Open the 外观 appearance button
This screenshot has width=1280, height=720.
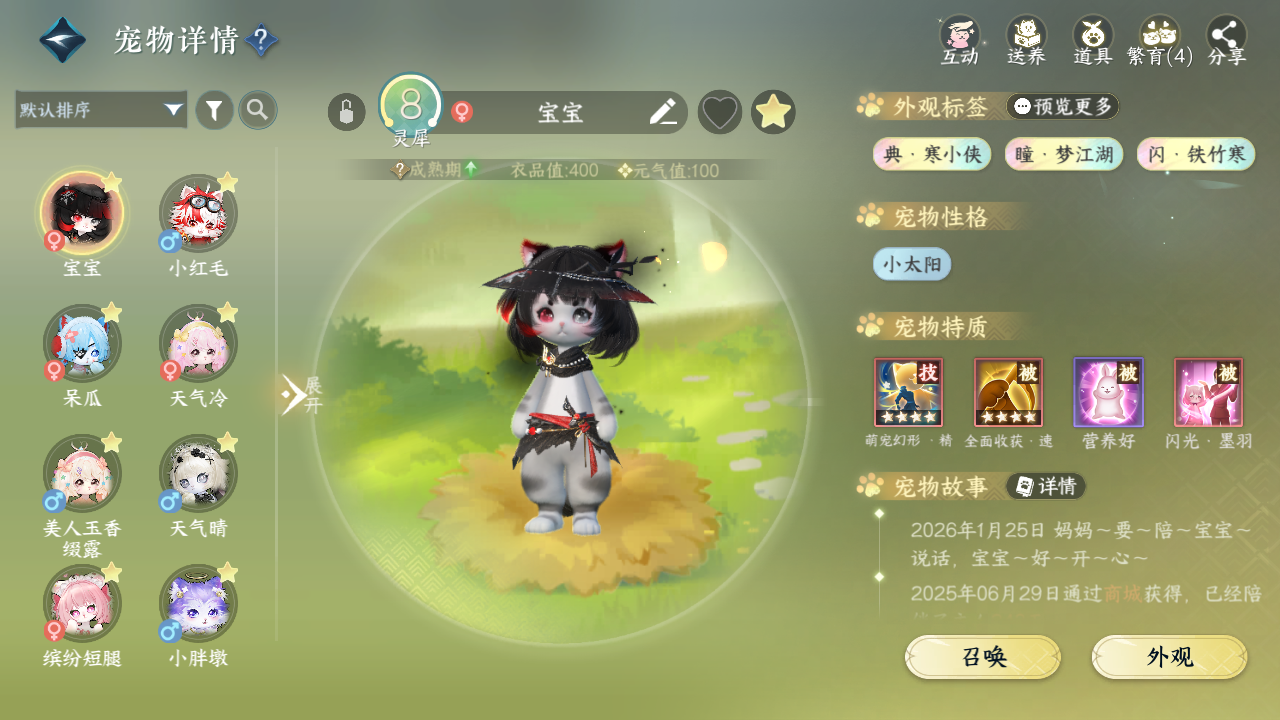pos(1169,657)
